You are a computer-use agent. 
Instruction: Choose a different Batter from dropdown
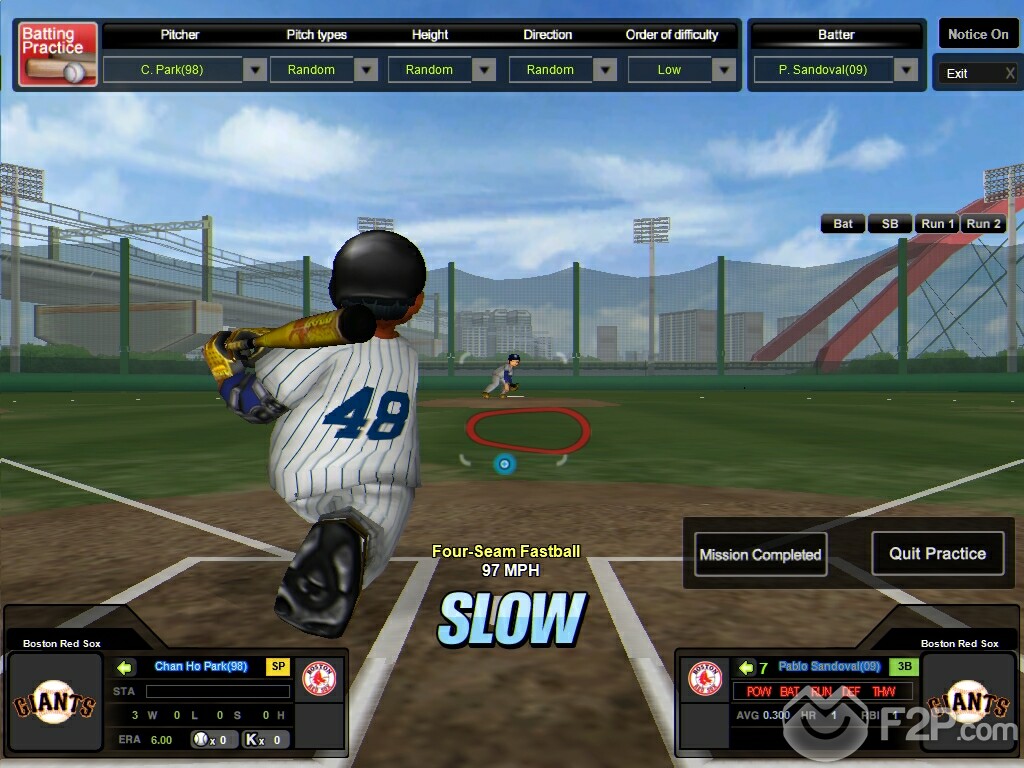point(906,70)
